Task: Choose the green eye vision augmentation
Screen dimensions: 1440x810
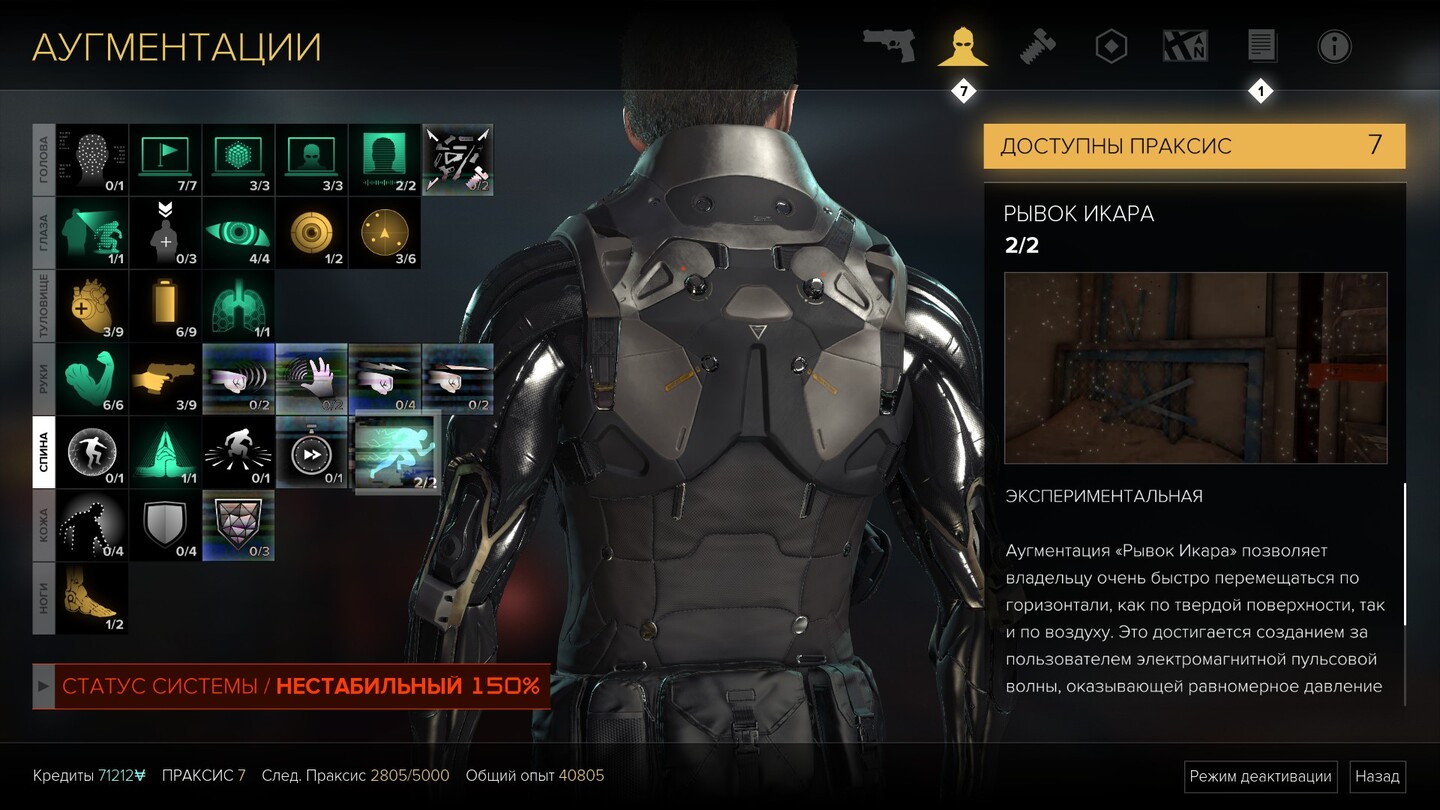Action: 238,233
